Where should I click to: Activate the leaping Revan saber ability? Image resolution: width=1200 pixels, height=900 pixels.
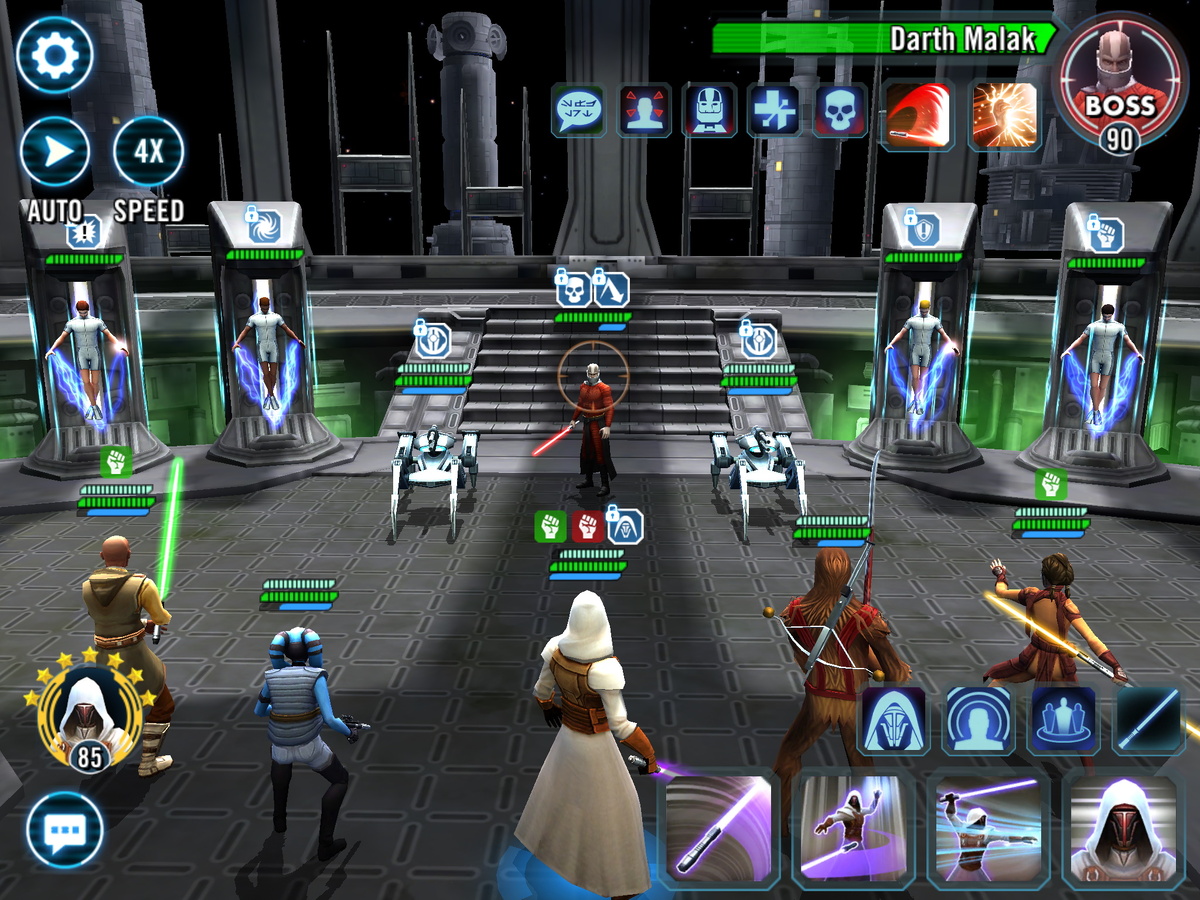(853, 826)
